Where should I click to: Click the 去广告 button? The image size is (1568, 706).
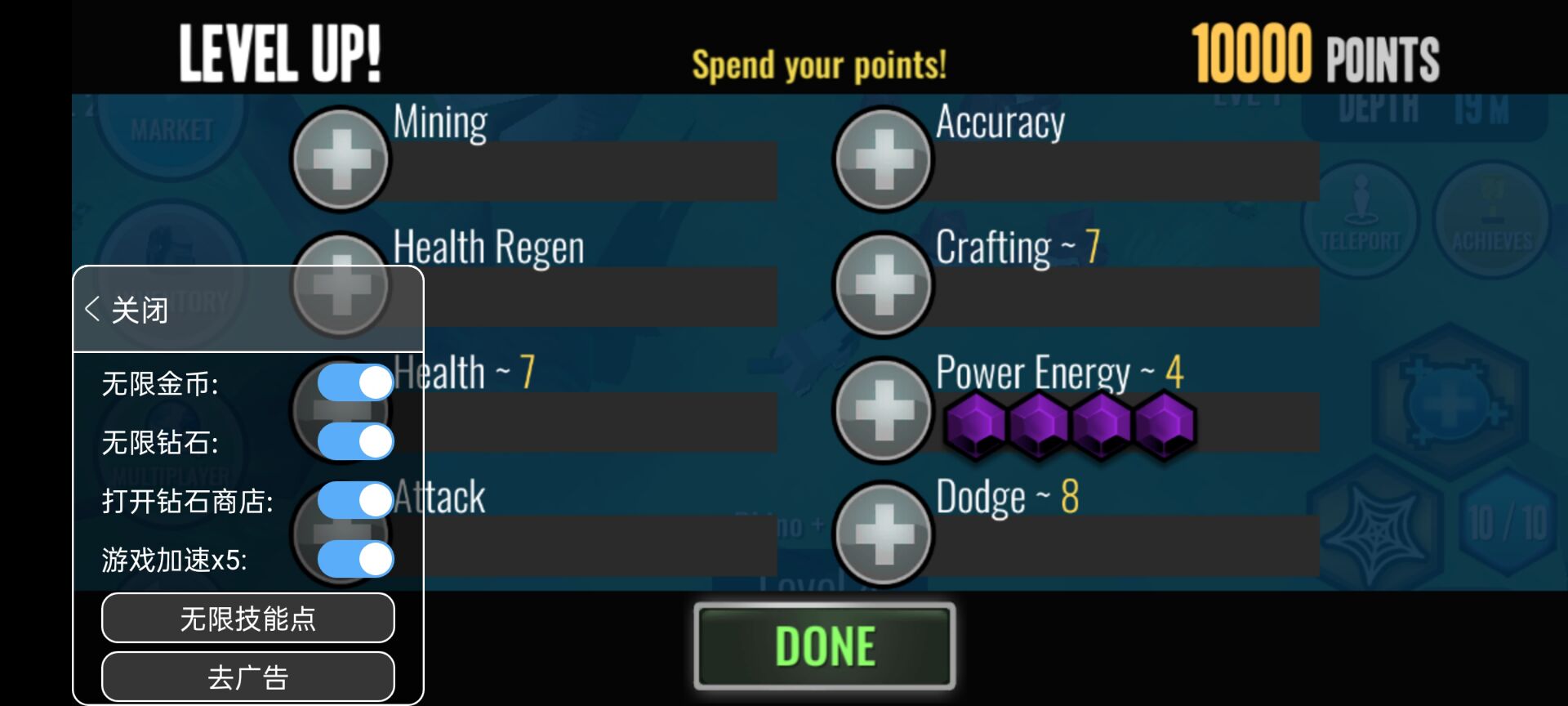coord(247,677)
